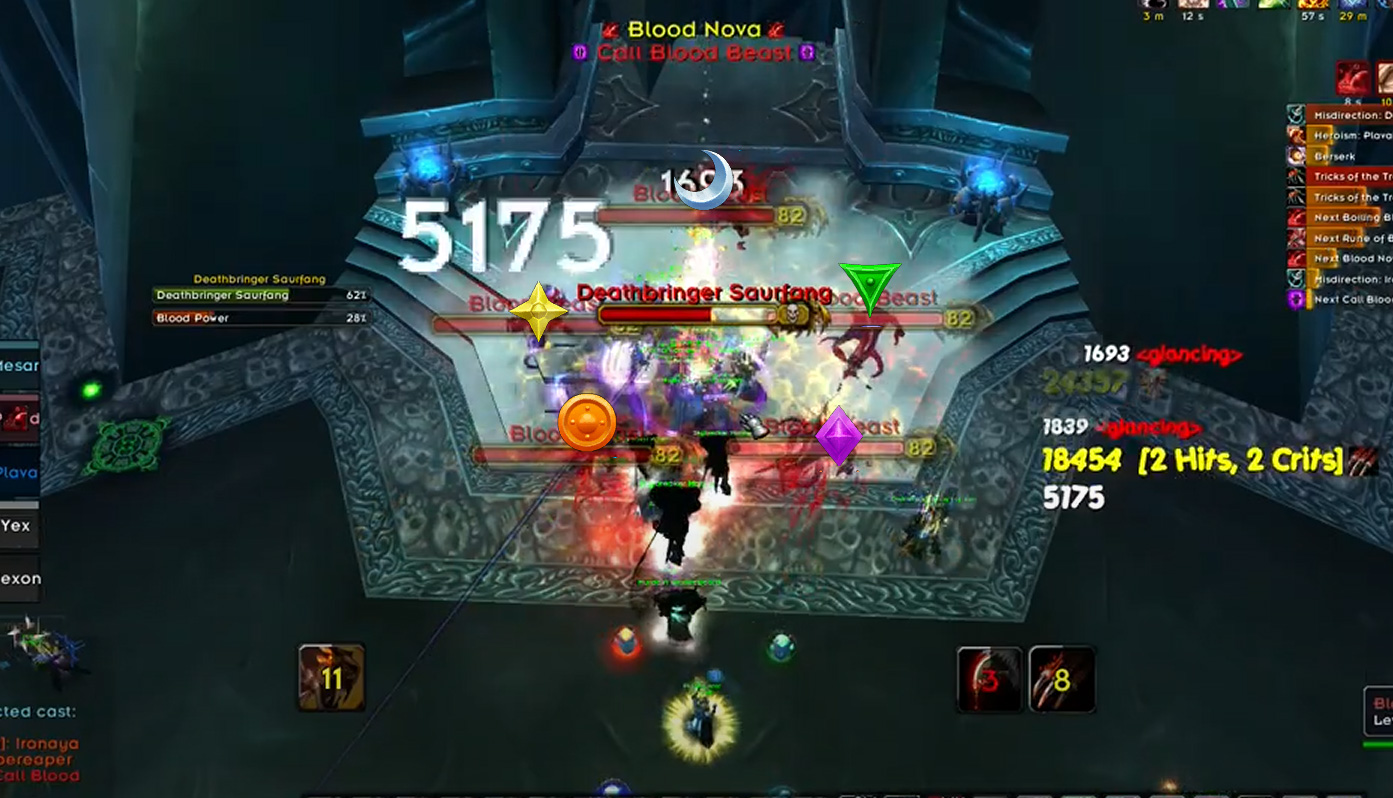Activate the claw ability icon showing 8
1393x798 pixels.
1061,679
